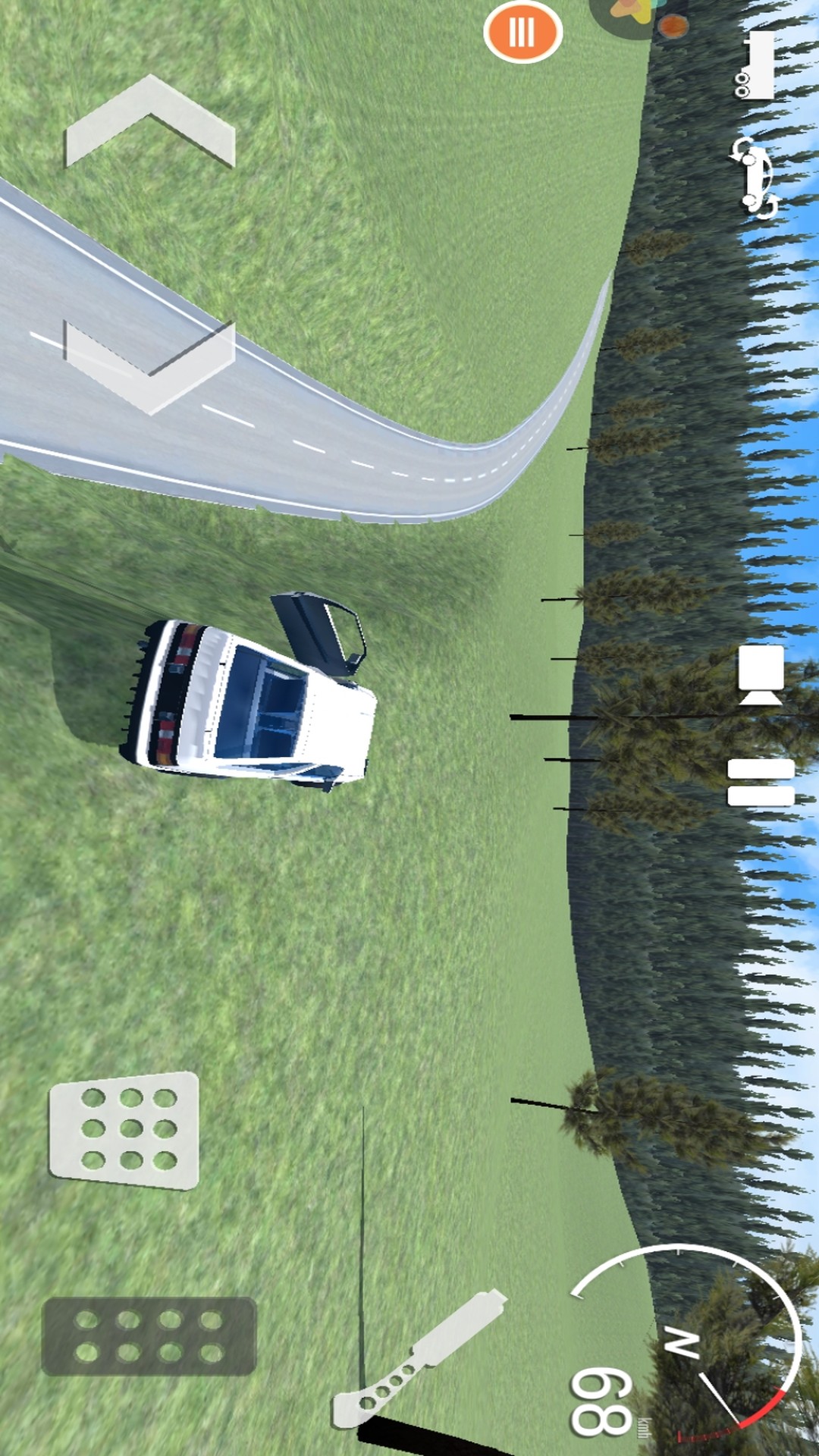Hit the dark brake pedal
Image resolution: width=819 pixels, height=1456 pixels.
[149, 1335]
